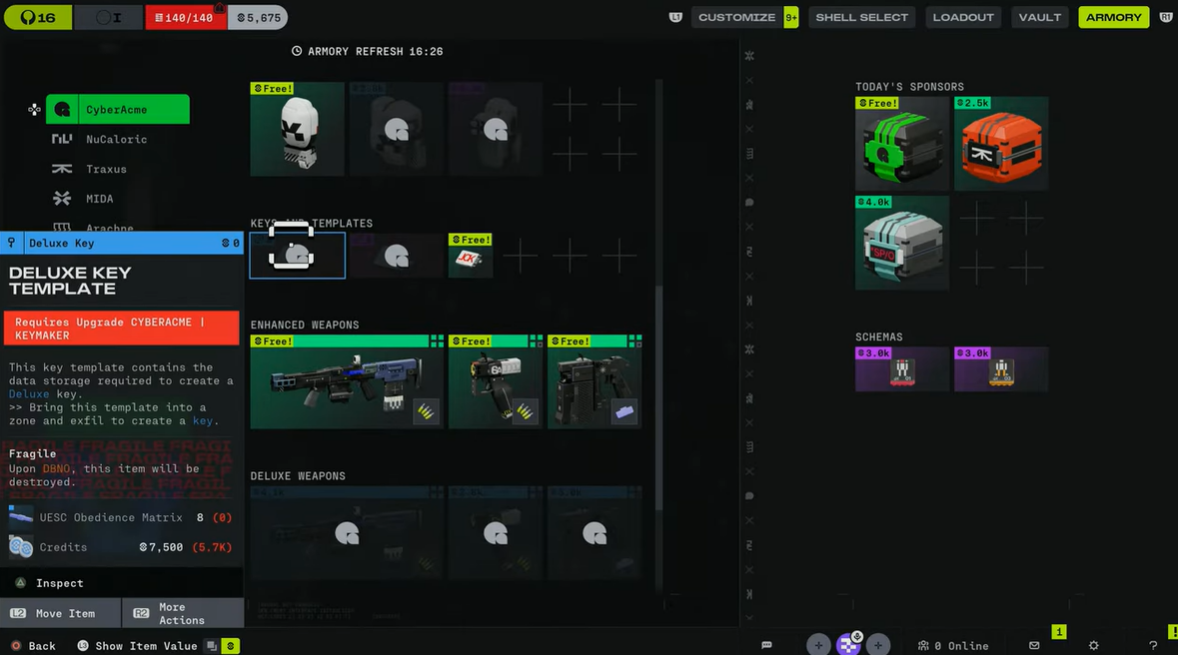This screenshot has width=1178, height=655.
Task: Open the Customize tab
Action: [x=736, y=17]
